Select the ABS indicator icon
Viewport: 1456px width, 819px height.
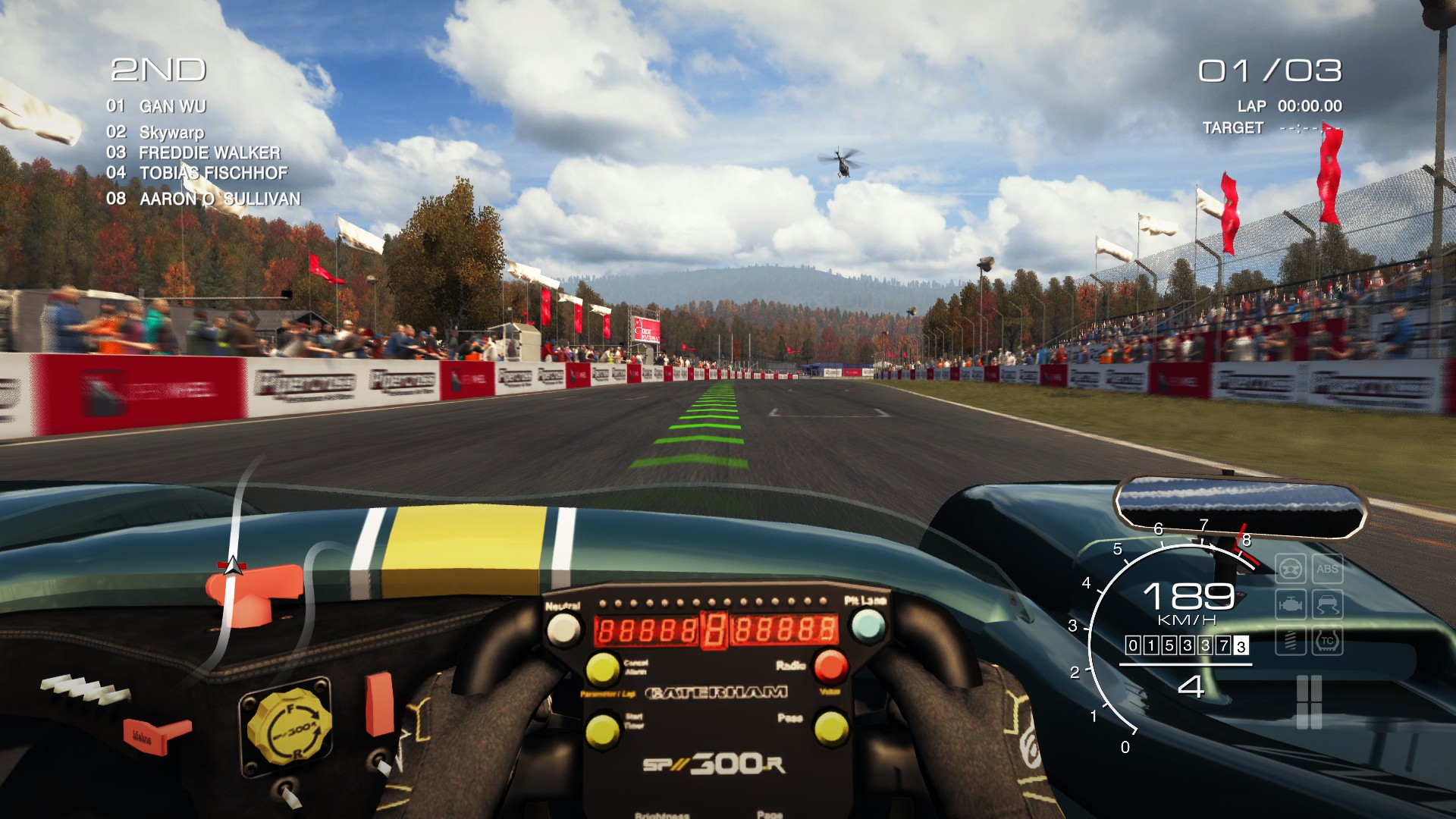(x=1327, y=569)
